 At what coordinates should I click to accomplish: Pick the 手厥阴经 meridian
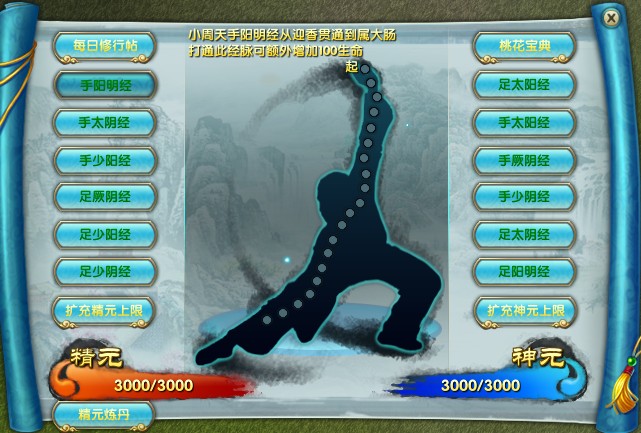pos(524,159)
